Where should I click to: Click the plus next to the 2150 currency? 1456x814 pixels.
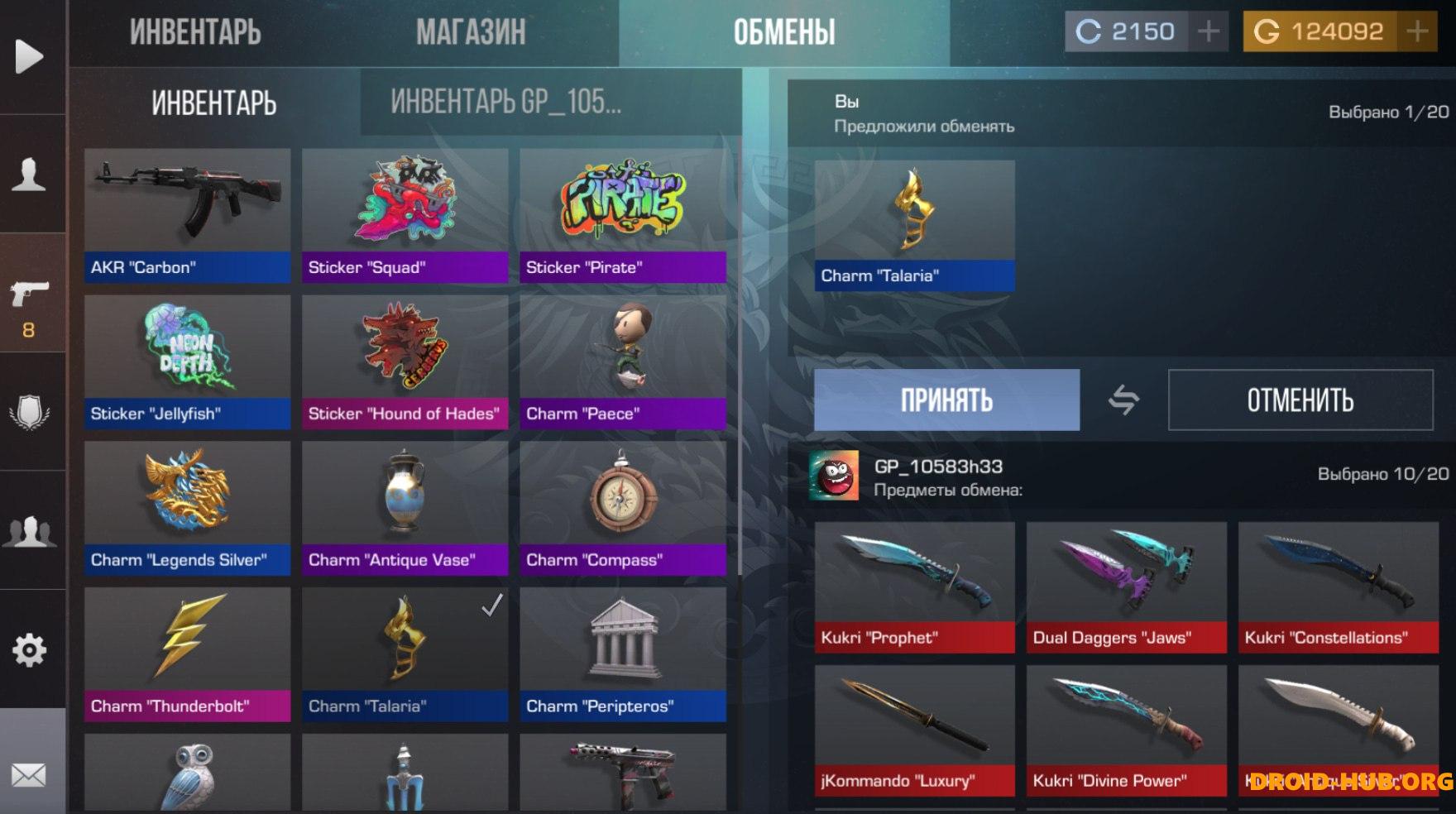tap(1209, 31)
